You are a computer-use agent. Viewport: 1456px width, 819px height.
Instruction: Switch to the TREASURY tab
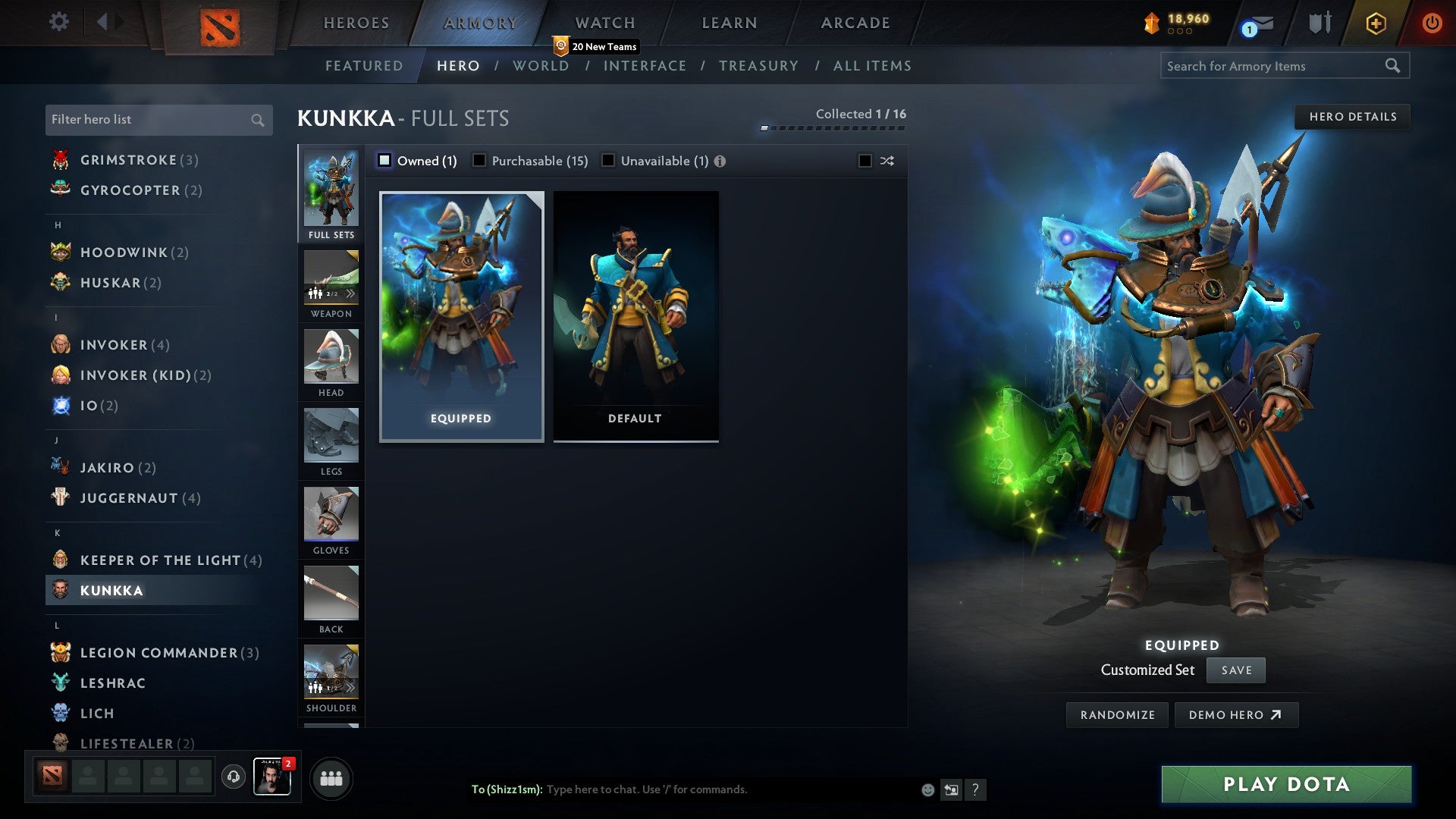click(758, 66)
